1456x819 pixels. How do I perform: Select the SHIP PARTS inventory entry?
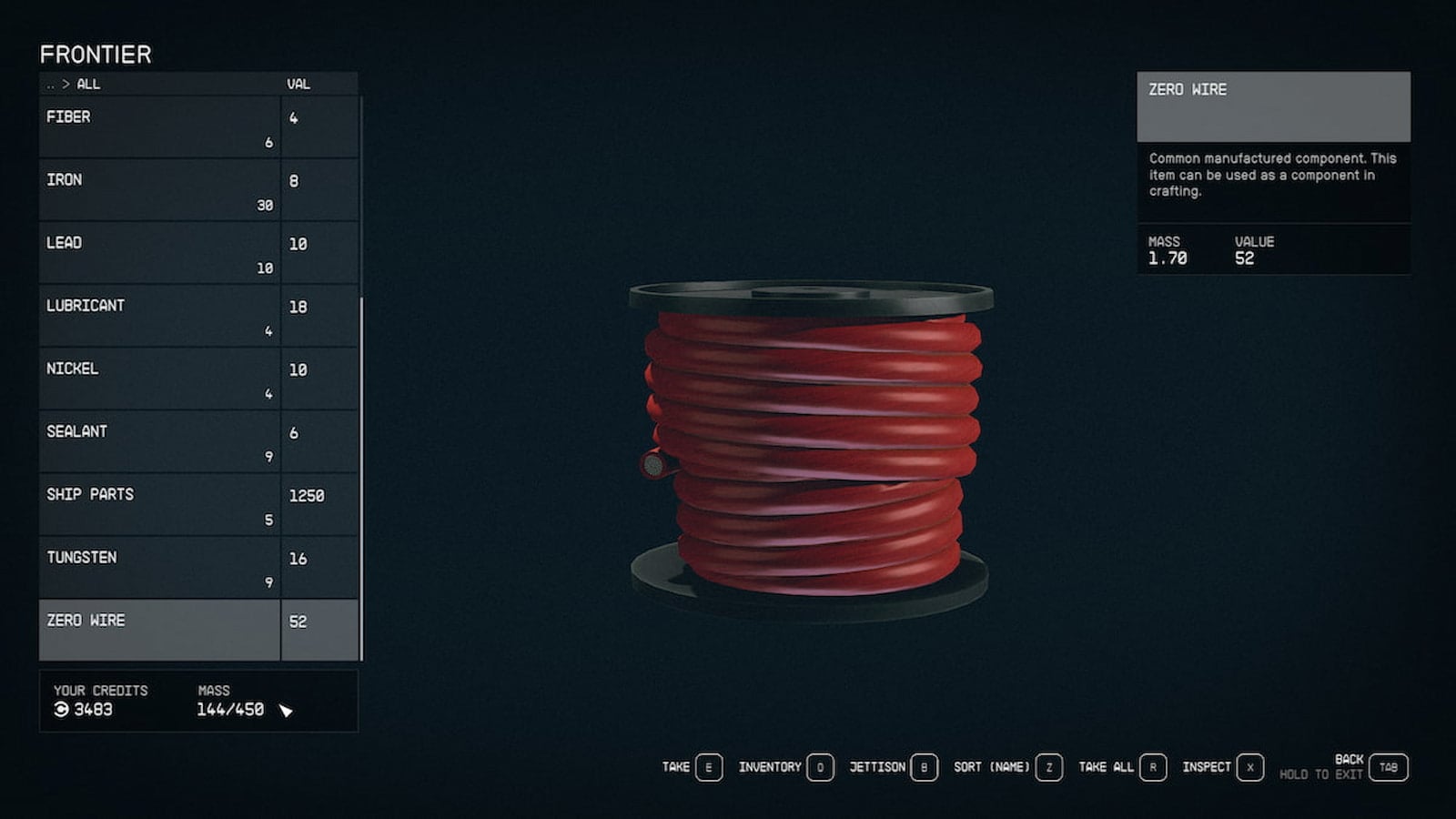click(x=159, y=503)
